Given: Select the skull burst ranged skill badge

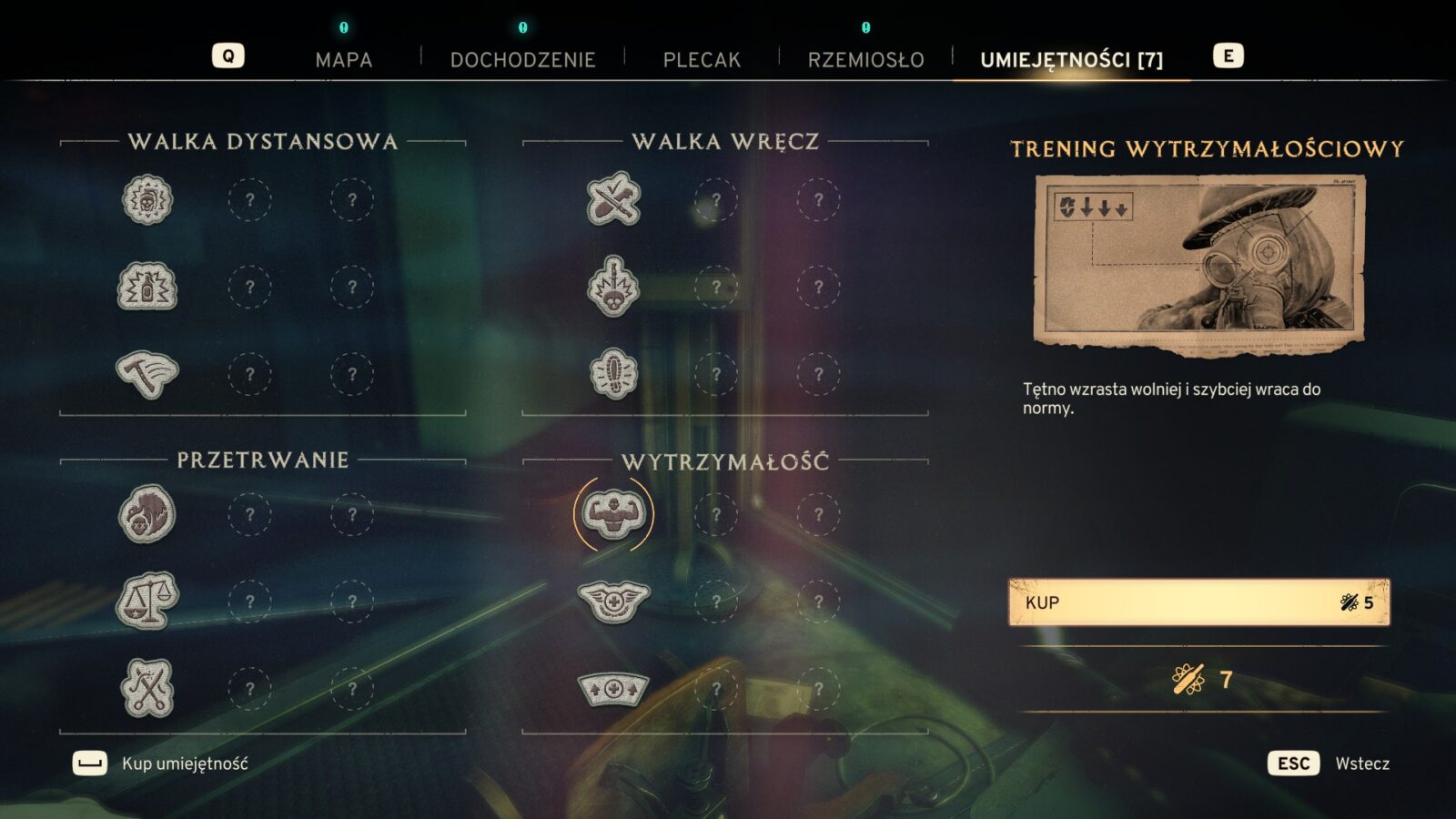Looking at the screenshot, I should [x=147, y=200].
